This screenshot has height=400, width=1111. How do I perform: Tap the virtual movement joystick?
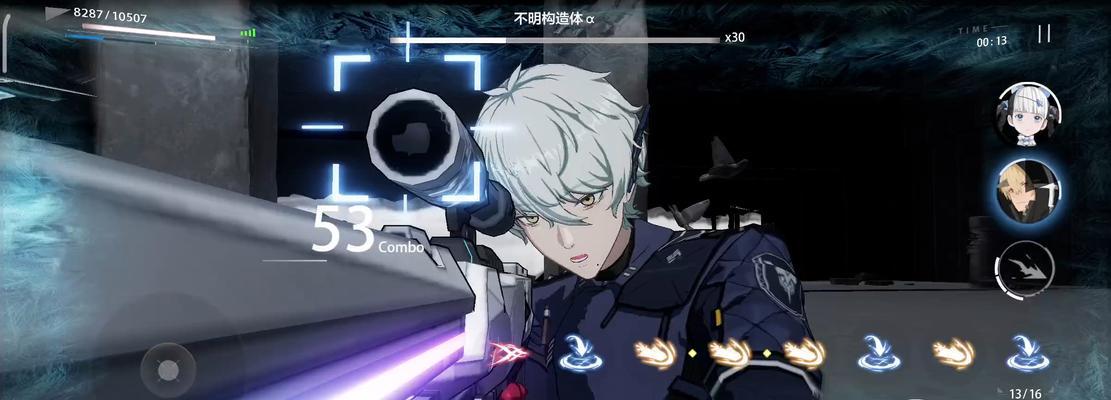click(x=167, y=371)
